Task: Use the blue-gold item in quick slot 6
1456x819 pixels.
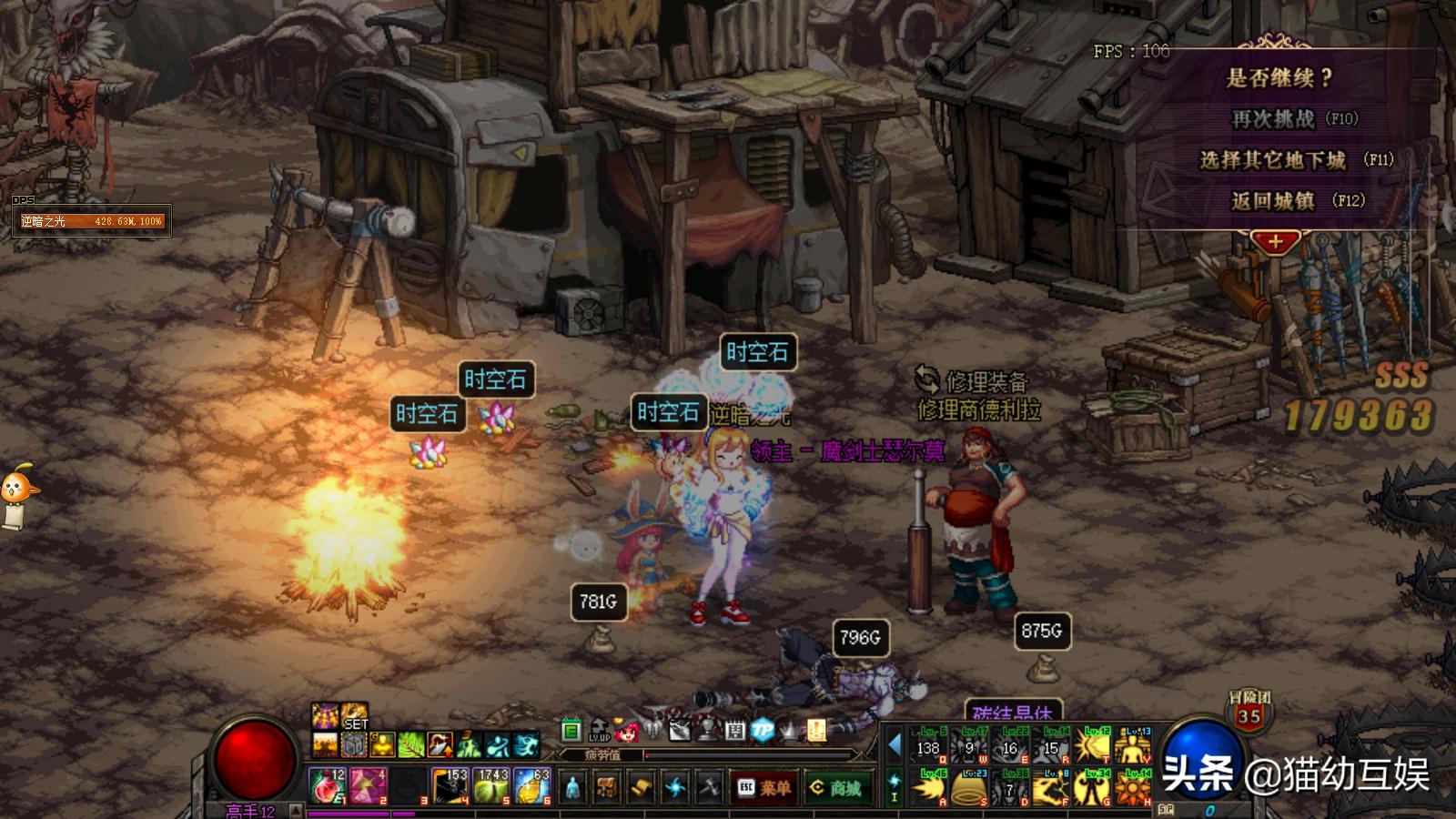Action: pyautogui.click(x=533, y=786)
